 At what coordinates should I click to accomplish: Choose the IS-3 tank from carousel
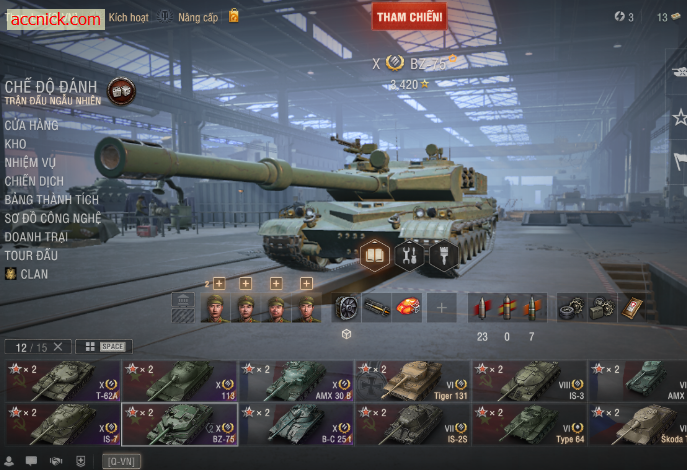(529, 381)
